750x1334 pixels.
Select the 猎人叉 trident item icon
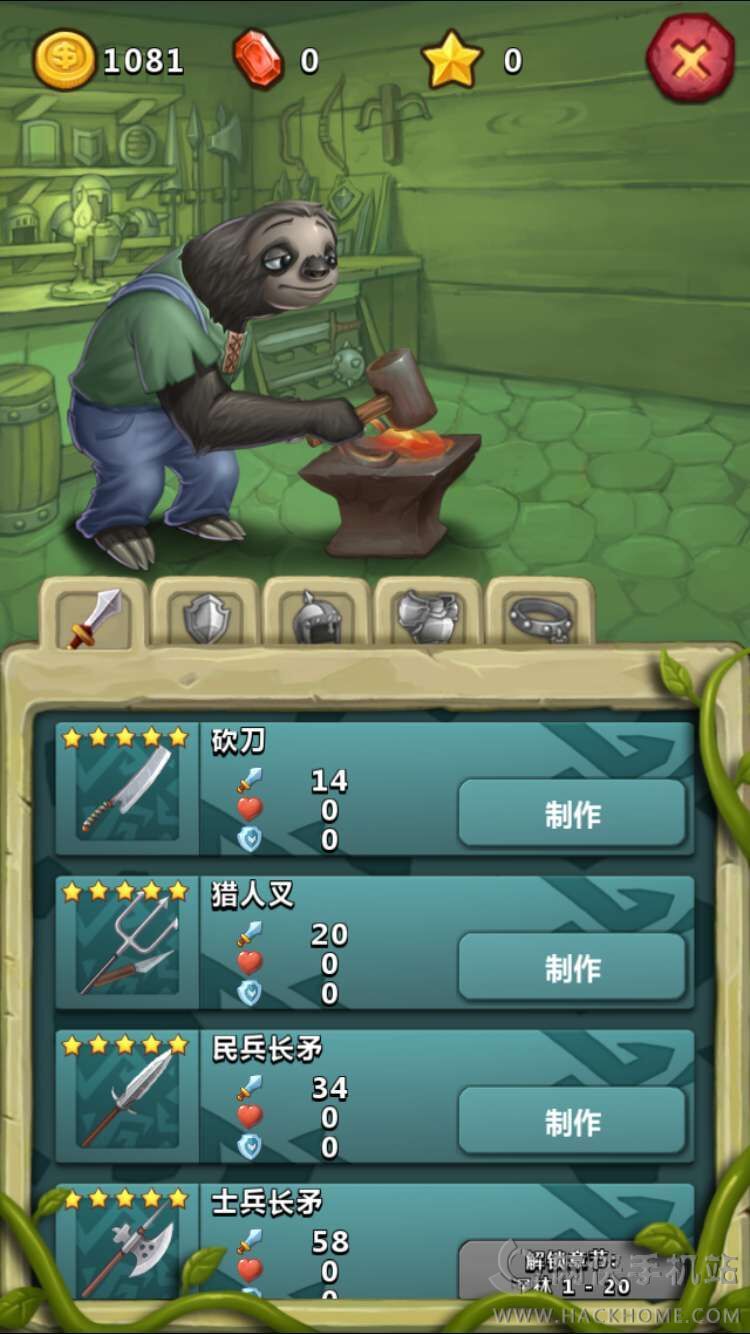(x=127, y=946)
